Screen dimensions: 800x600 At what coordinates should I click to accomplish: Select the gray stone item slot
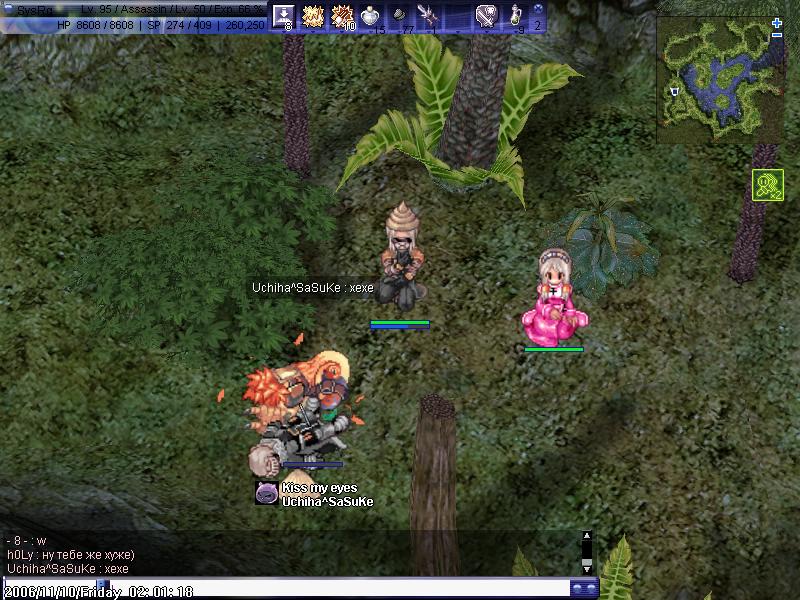click(x=400, y=16)
